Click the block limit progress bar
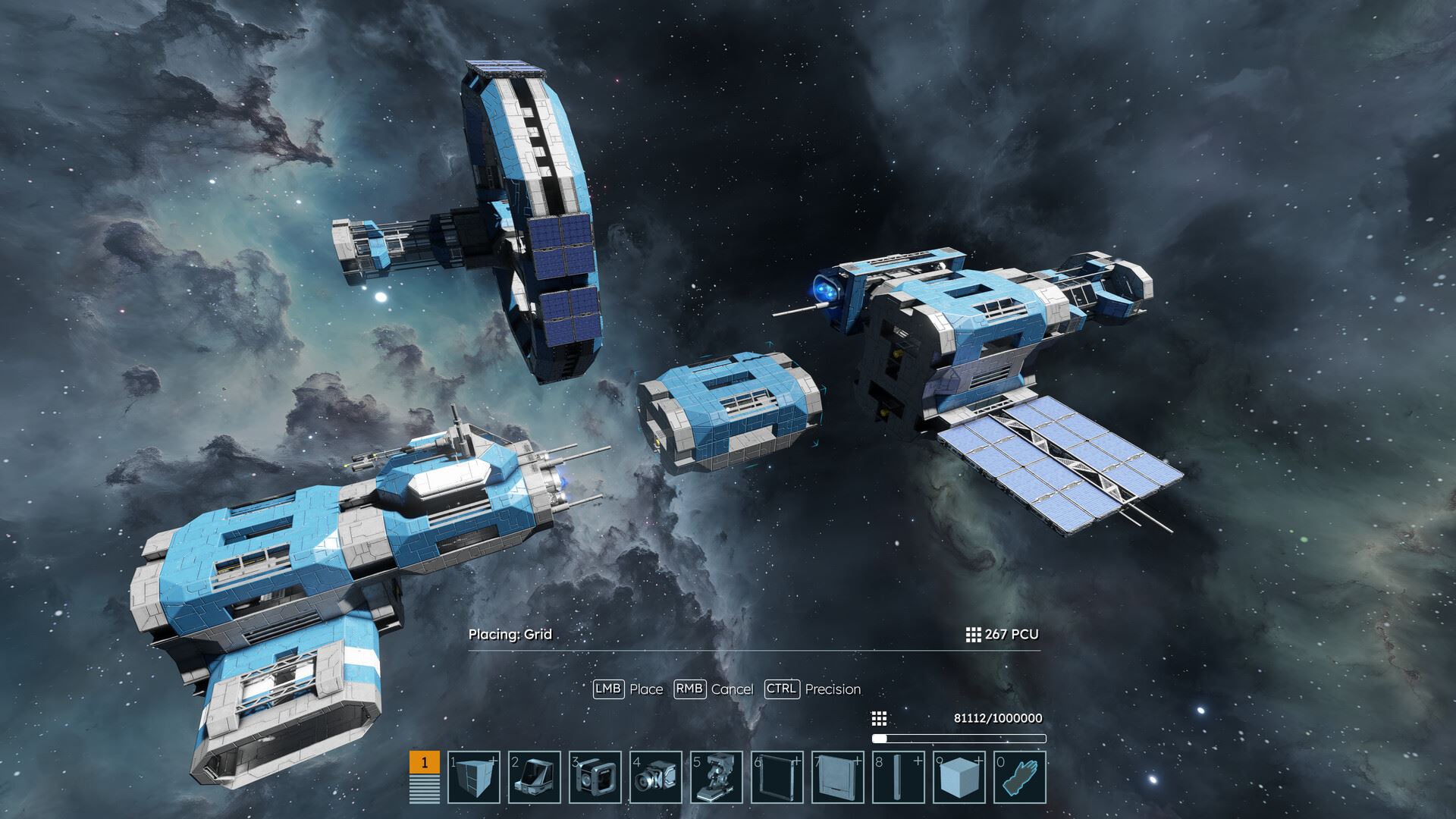The image size is (1456, 819). click(959, 736)
